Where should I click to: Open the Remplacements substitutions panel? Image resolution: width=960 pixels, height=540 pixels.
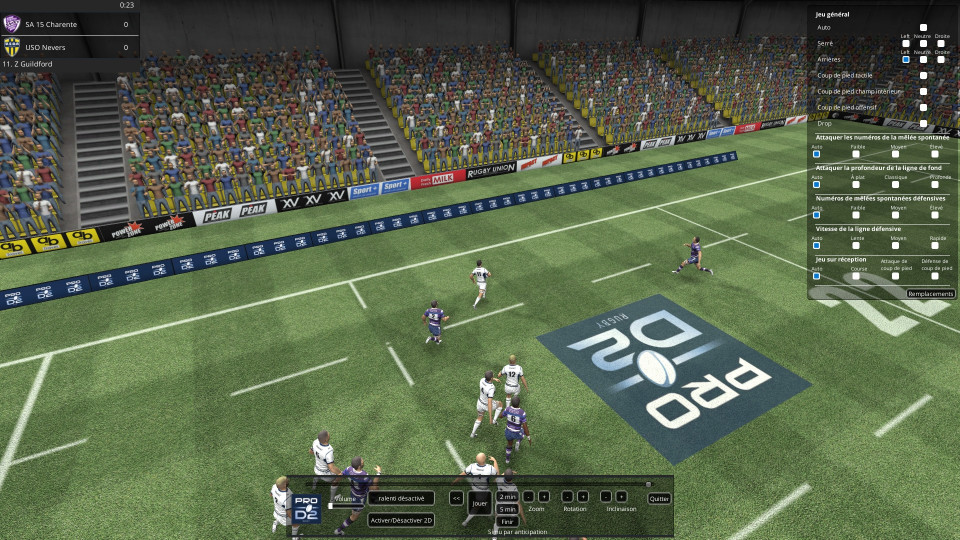coord(930,294)
